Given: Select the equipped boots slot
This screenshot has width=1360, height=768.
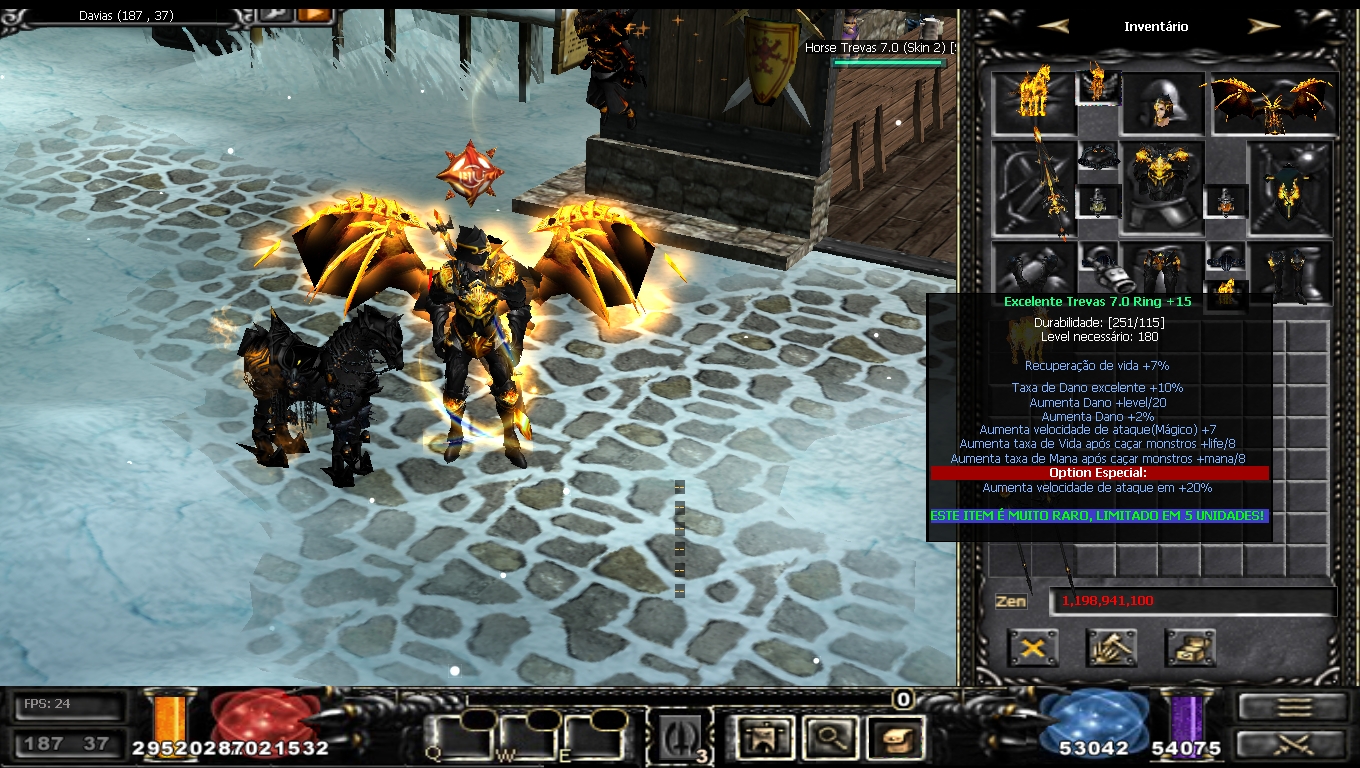Looking at the screenshot, I should click(1290, 268).
